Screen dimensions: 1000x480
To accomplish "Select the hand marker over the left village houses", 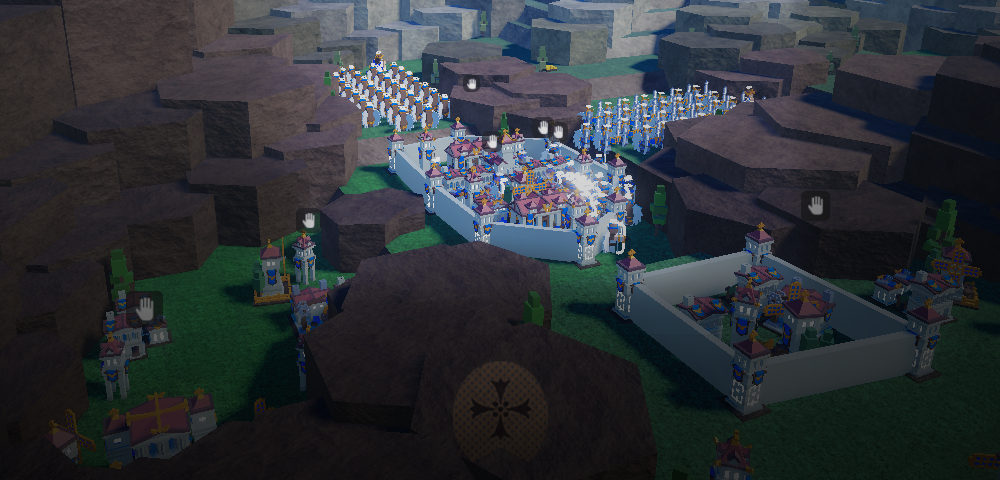I will pyautogui.click(x=146, y=308).
